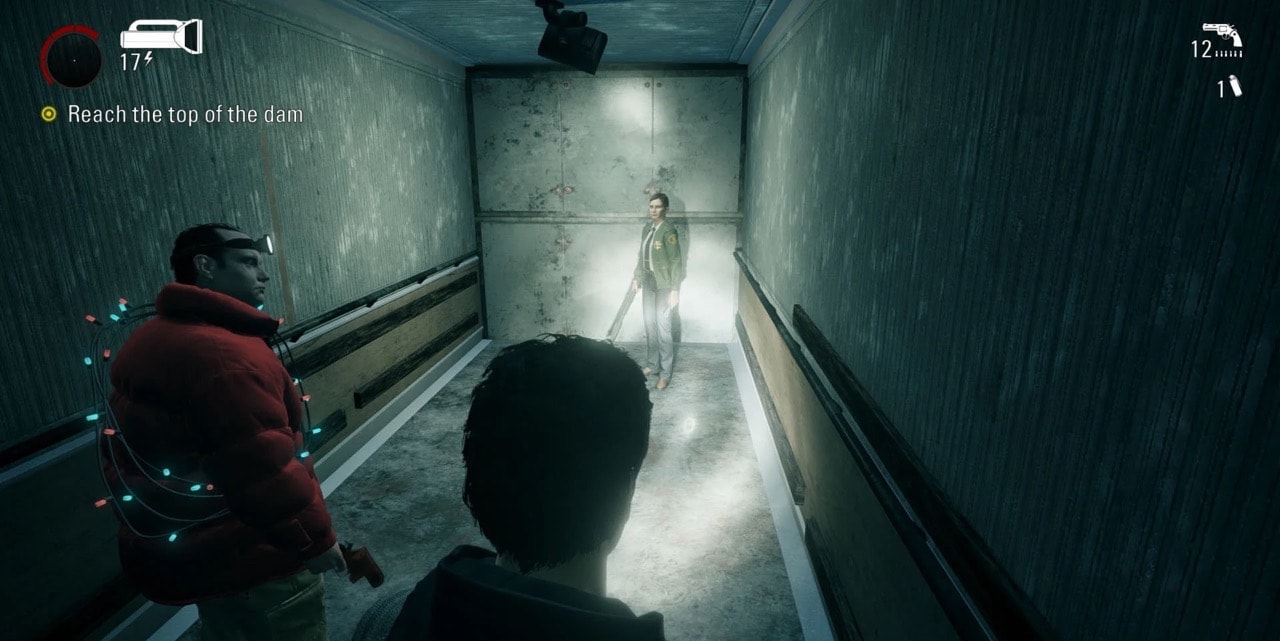Select the flare item icon
This screenshot has height=641, width=1280.
tap(1235, 86)
